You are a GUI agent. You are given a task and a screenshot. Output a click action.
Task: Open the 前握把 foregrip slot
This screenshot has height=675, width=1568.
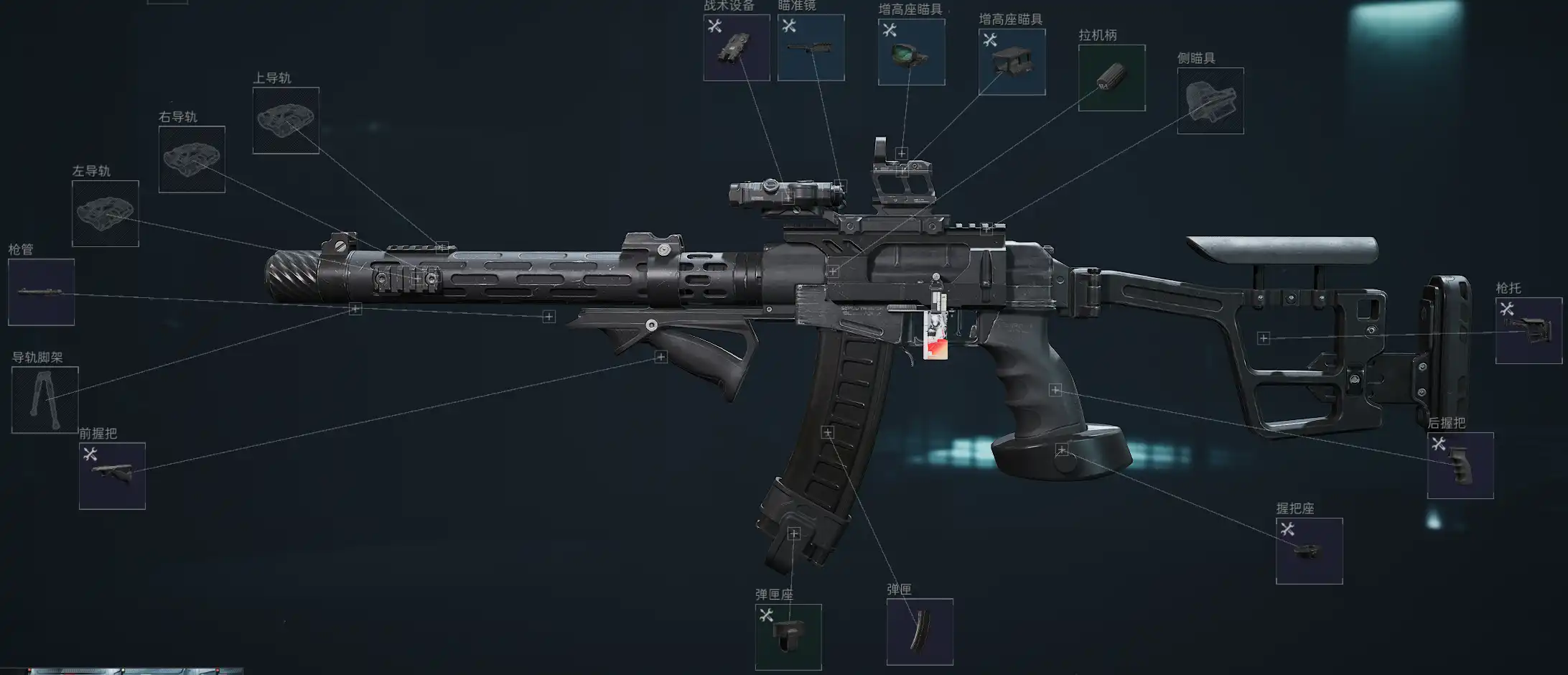(112, 475)
